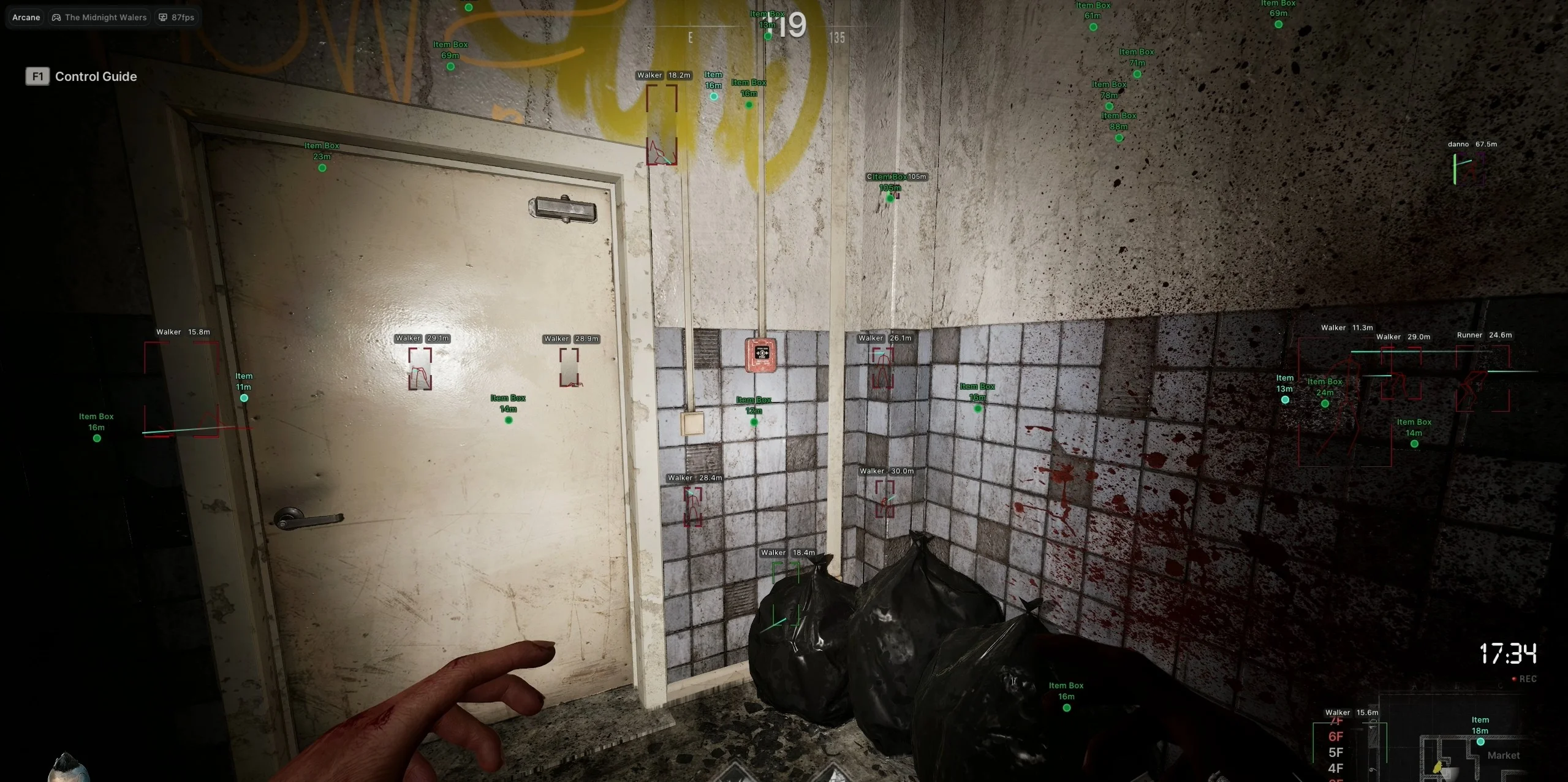Screen dimensions: 1568x782
Task: Toggle the REC recording indicator
Action: 1524,678
